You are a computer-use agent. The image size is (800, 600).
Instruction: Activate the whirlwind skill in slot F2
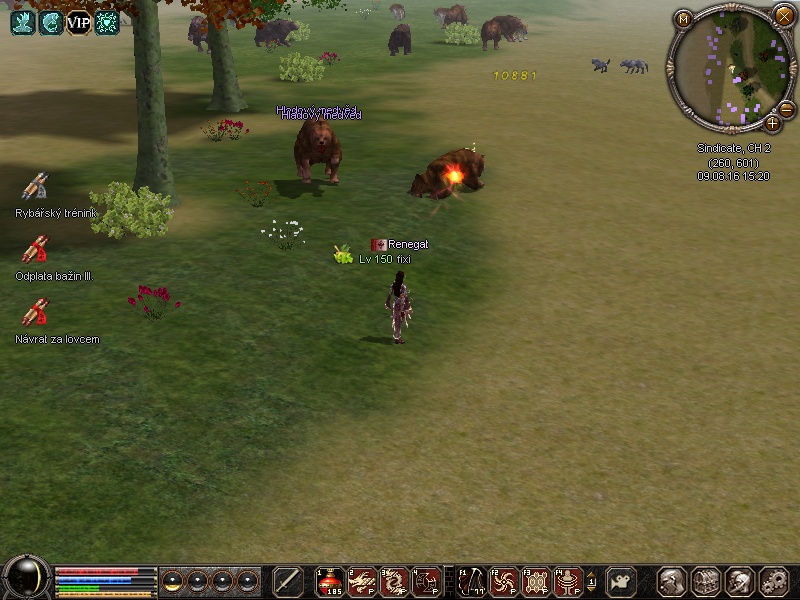tap(504, 581)
